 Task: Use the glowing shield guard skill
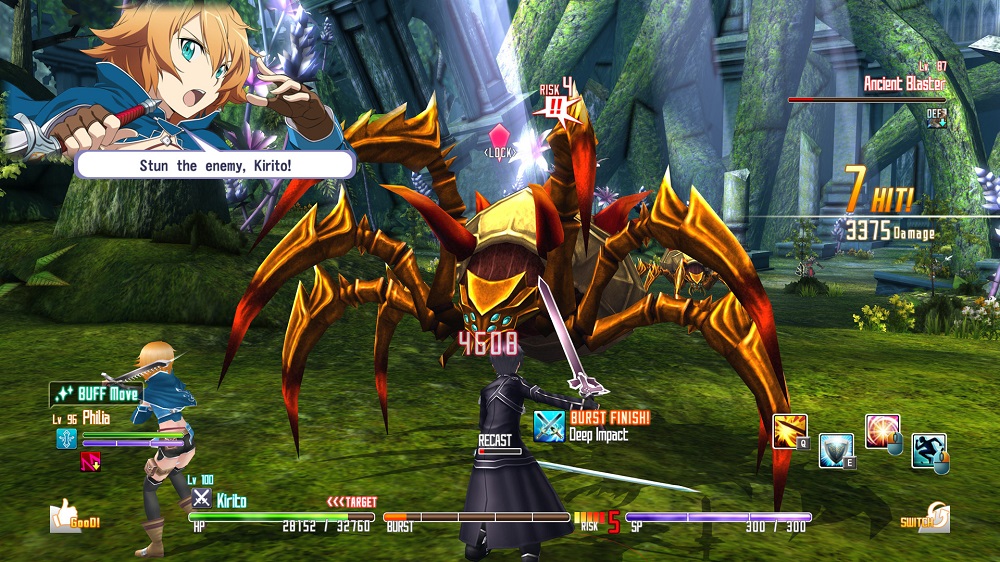pyautogui.click(x=835, y=450)
